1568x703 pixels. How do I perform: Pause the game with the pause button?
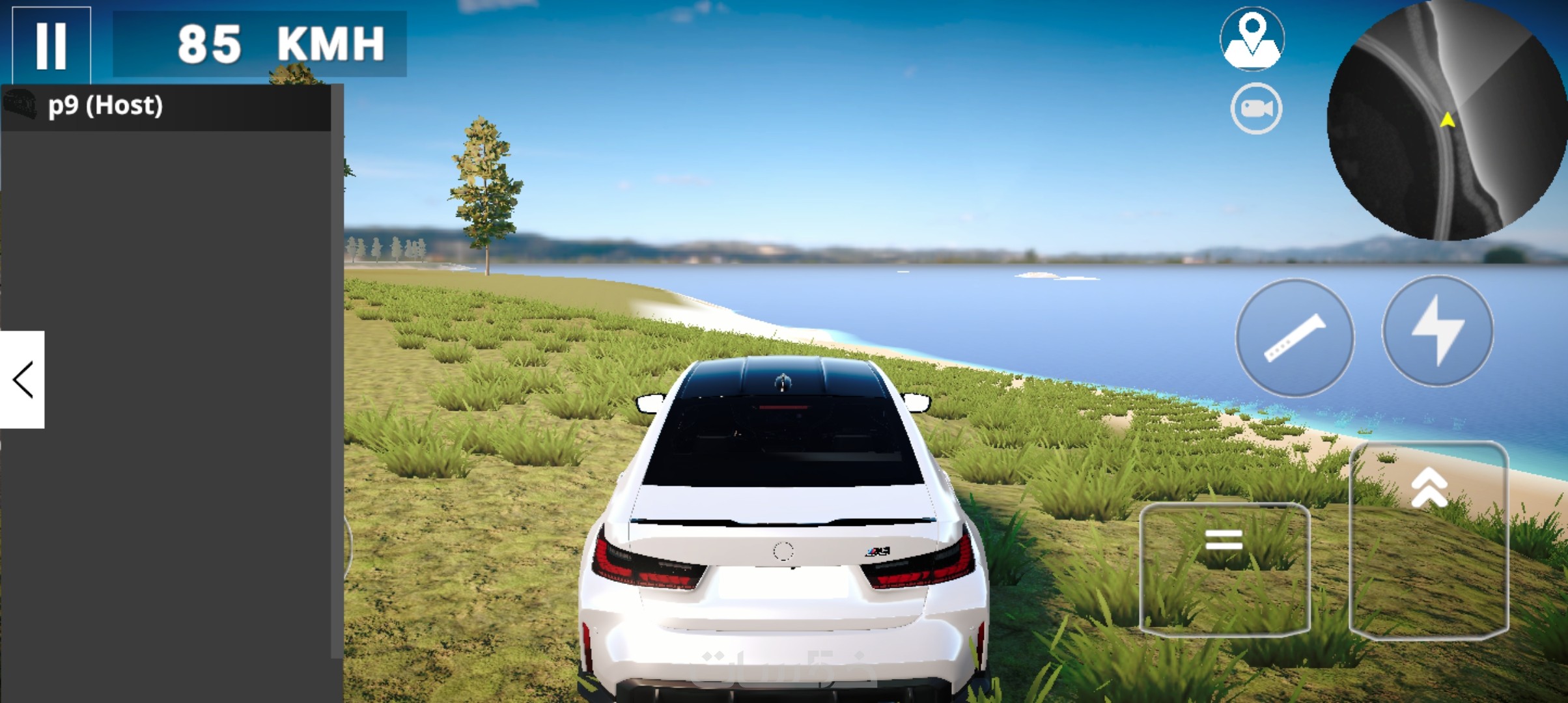(51, 44)
